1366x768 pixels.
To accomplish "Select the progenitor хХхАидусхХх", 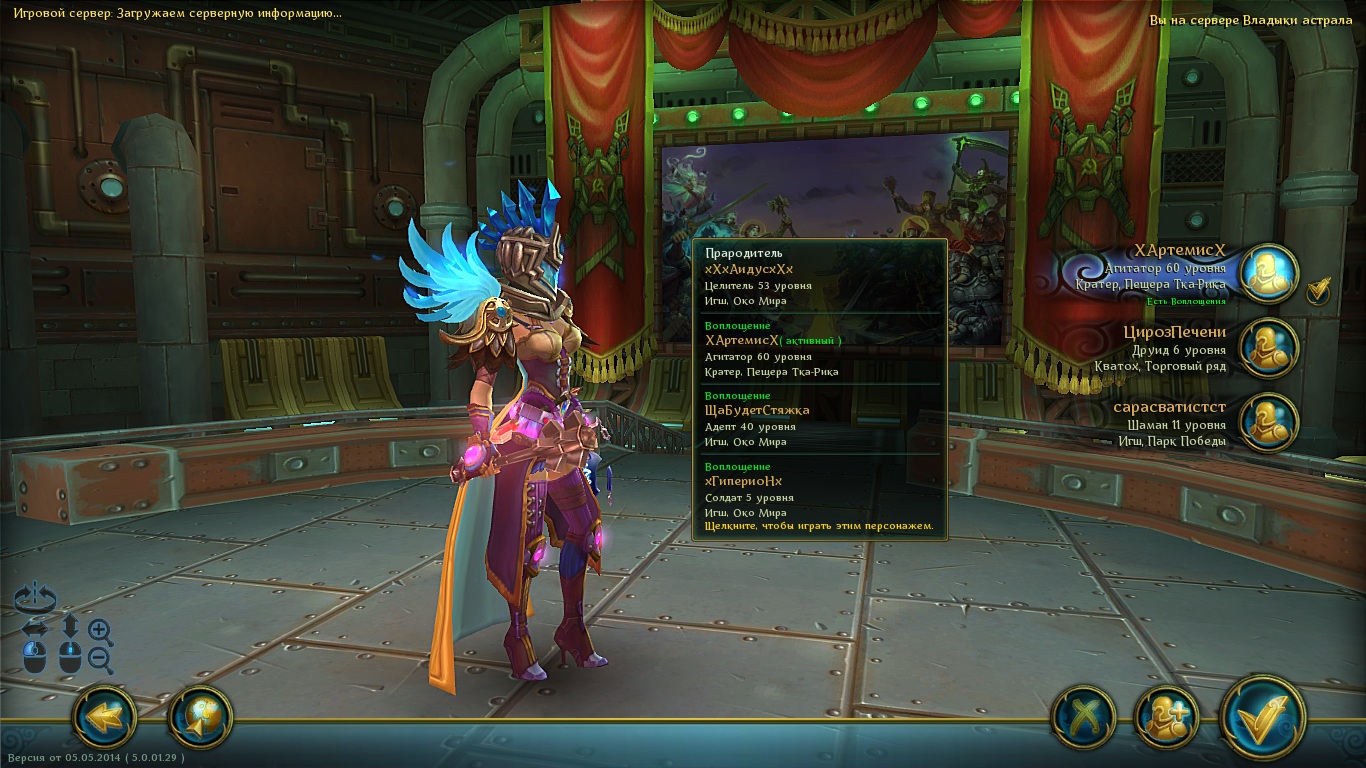I will coord(748,270).
